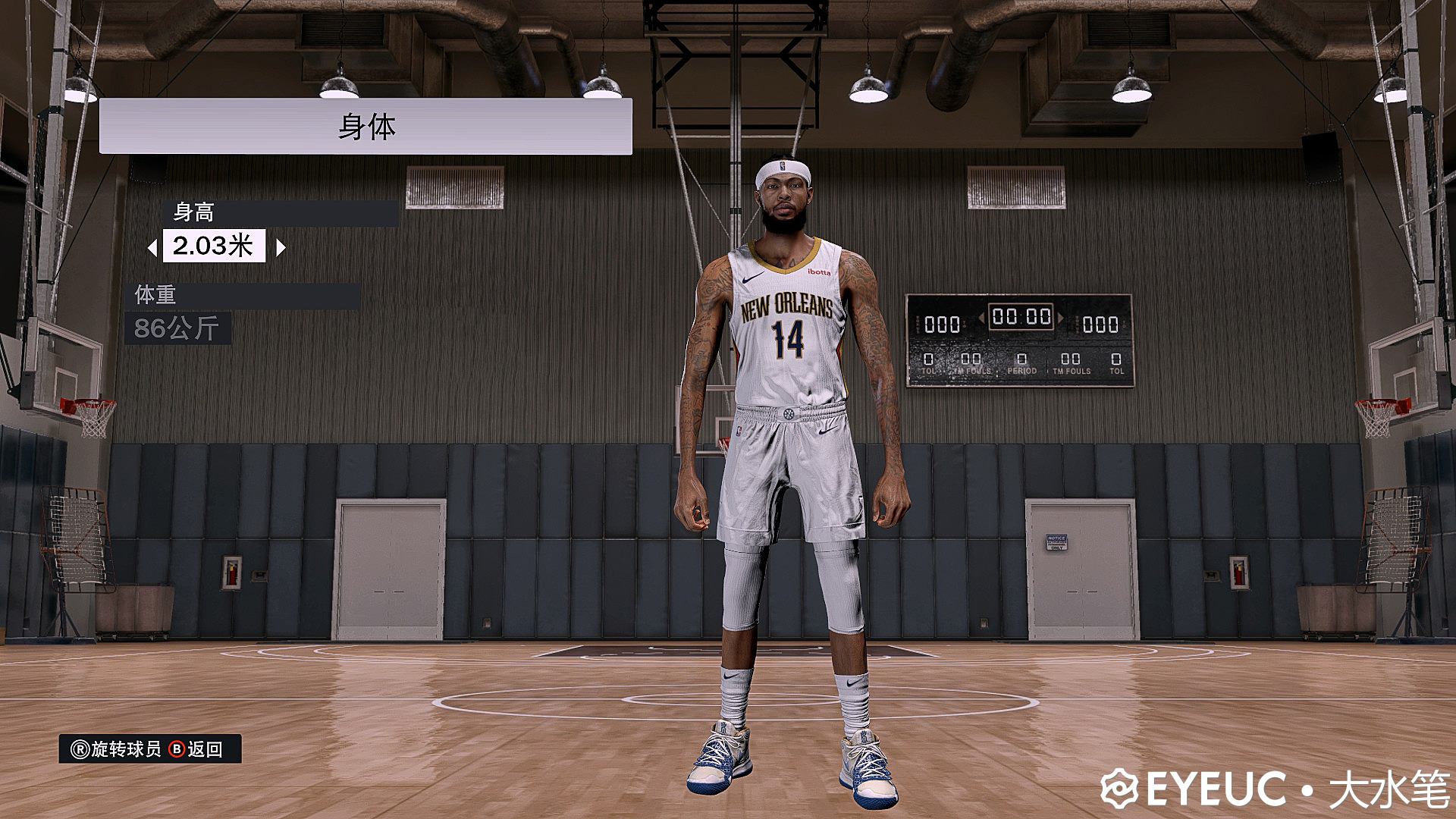Select the 2.03米 height value field

(x=214, y=246)
